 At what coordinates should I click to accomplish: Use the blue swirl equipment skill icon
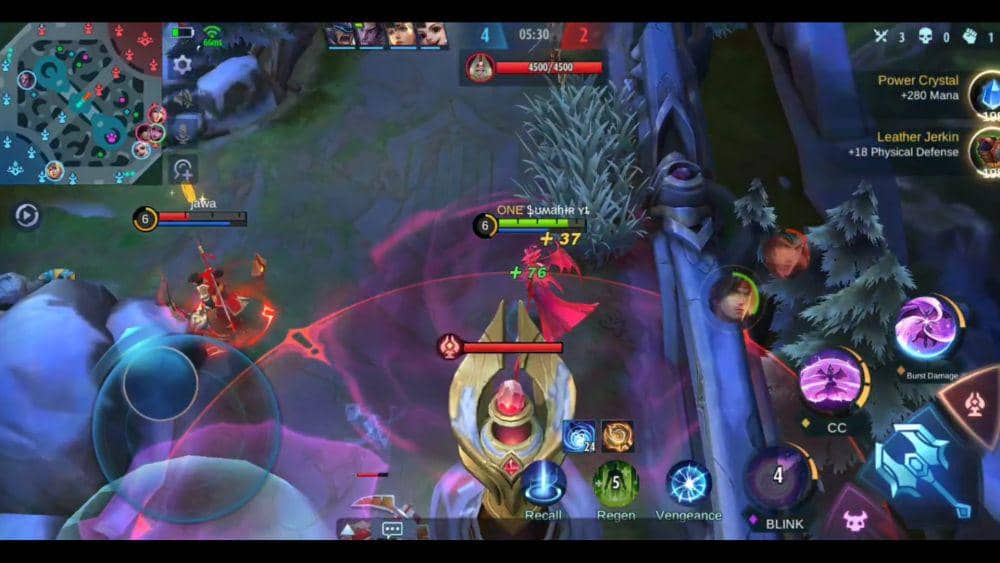(579, 436)
